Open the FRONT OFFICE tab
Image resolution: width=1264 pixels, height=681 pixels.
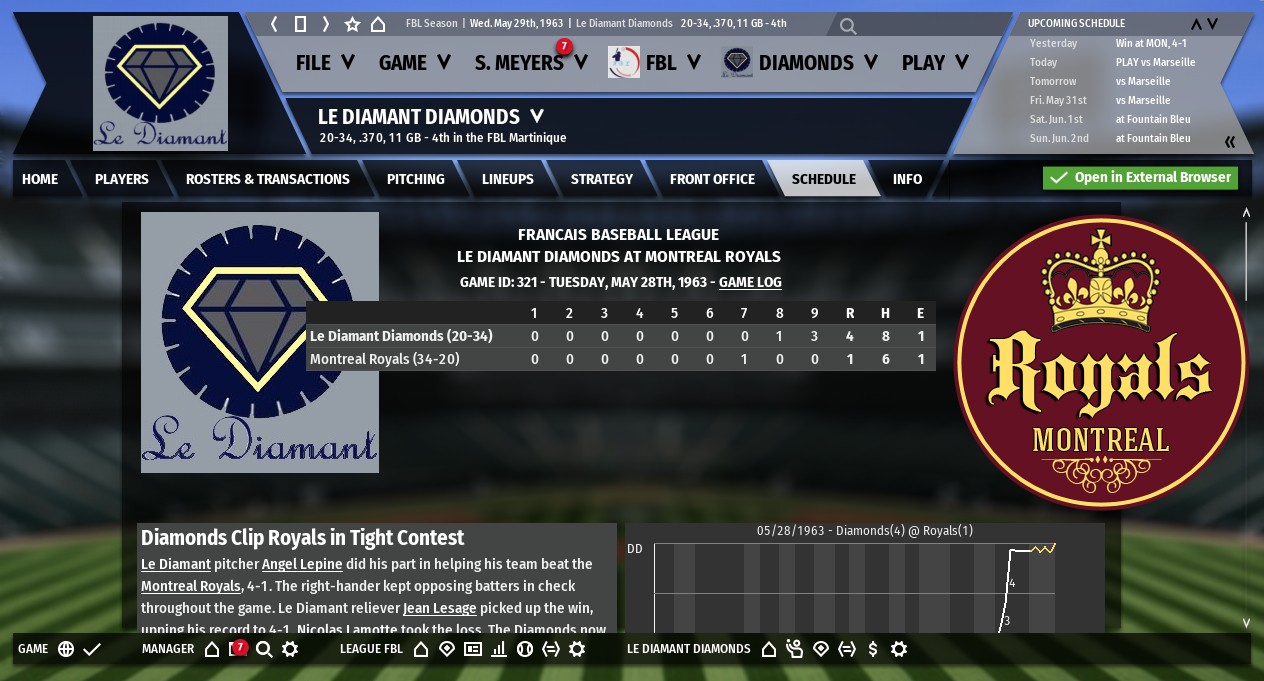pos(712,179)
